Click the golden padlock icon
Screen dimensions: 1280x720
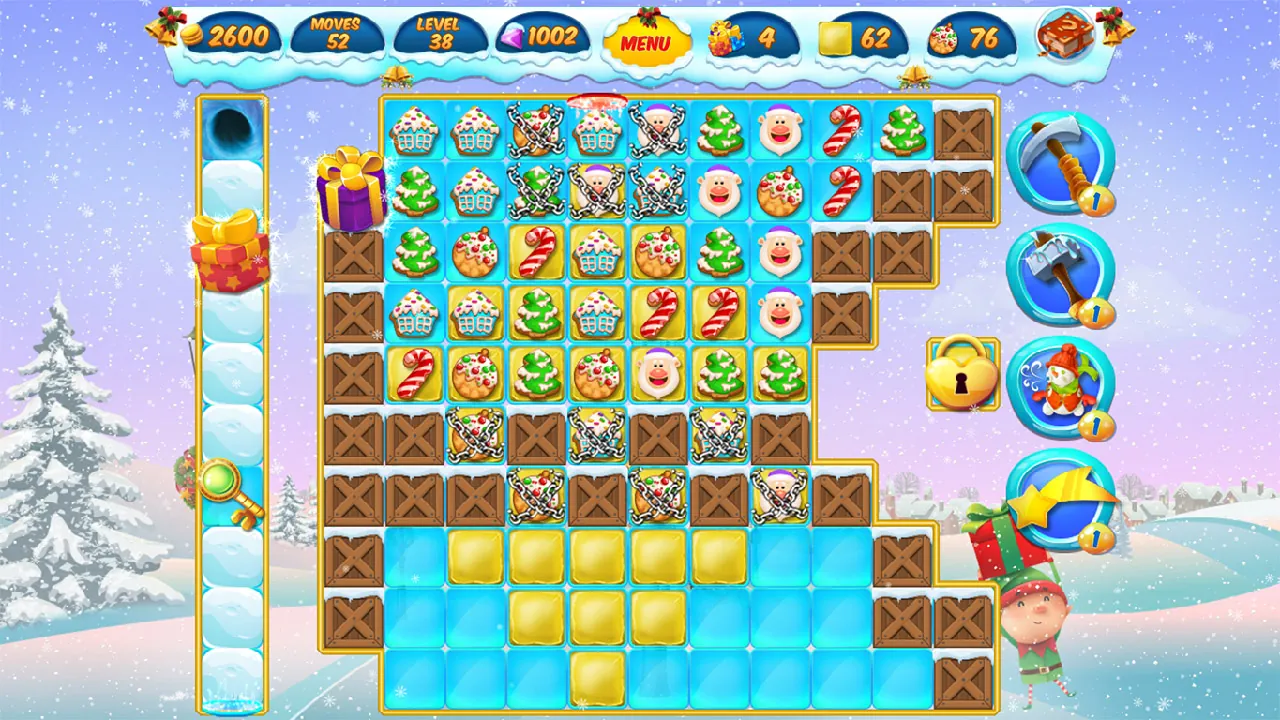click(963, 375)
